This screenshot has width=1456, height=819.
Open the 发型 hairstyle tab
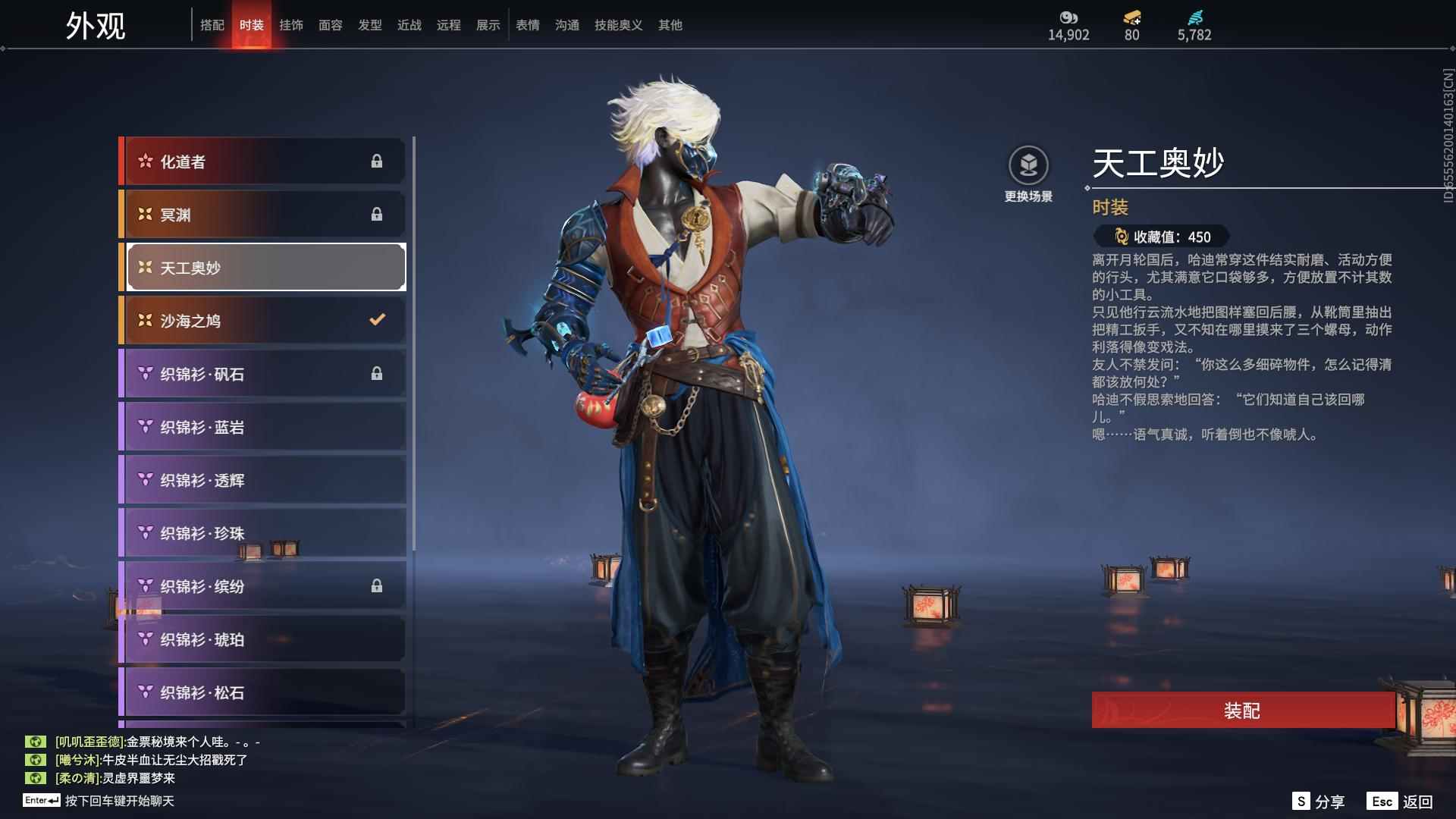click(x=370, y=25)
